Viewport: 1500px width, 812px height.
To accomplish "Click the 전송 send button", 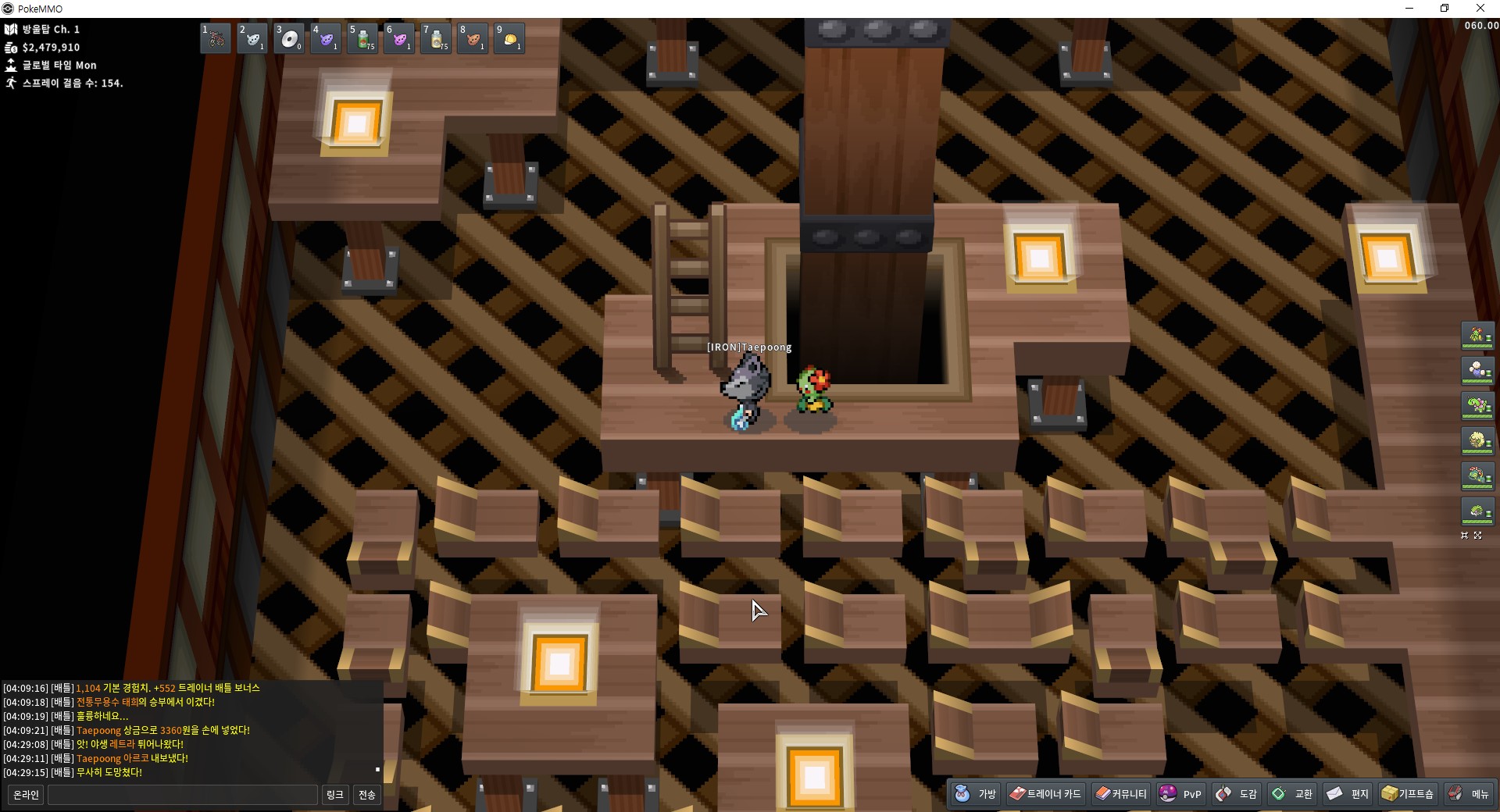I will coord(367,795).
